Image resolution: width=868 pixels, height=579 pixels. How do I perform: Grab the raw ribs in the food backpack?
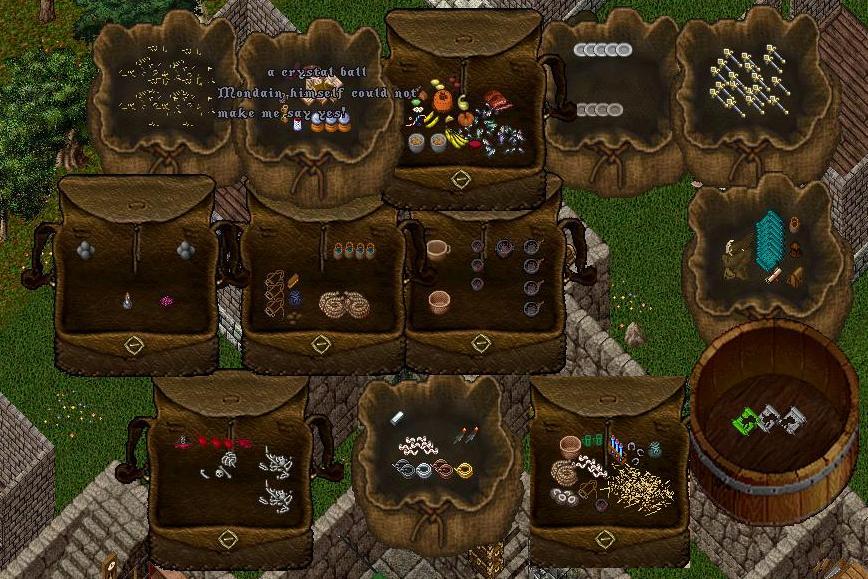tap(497, 101)
